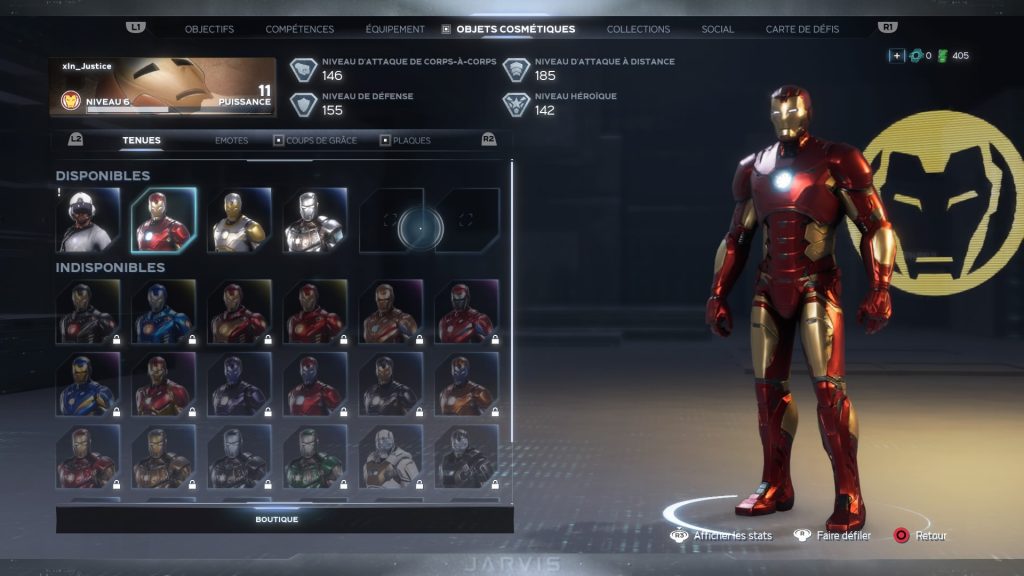The width and height of the screenshot is (1024, 576).
Task: Select the Tenues sub-tab
Action: (x=141, y=140)
